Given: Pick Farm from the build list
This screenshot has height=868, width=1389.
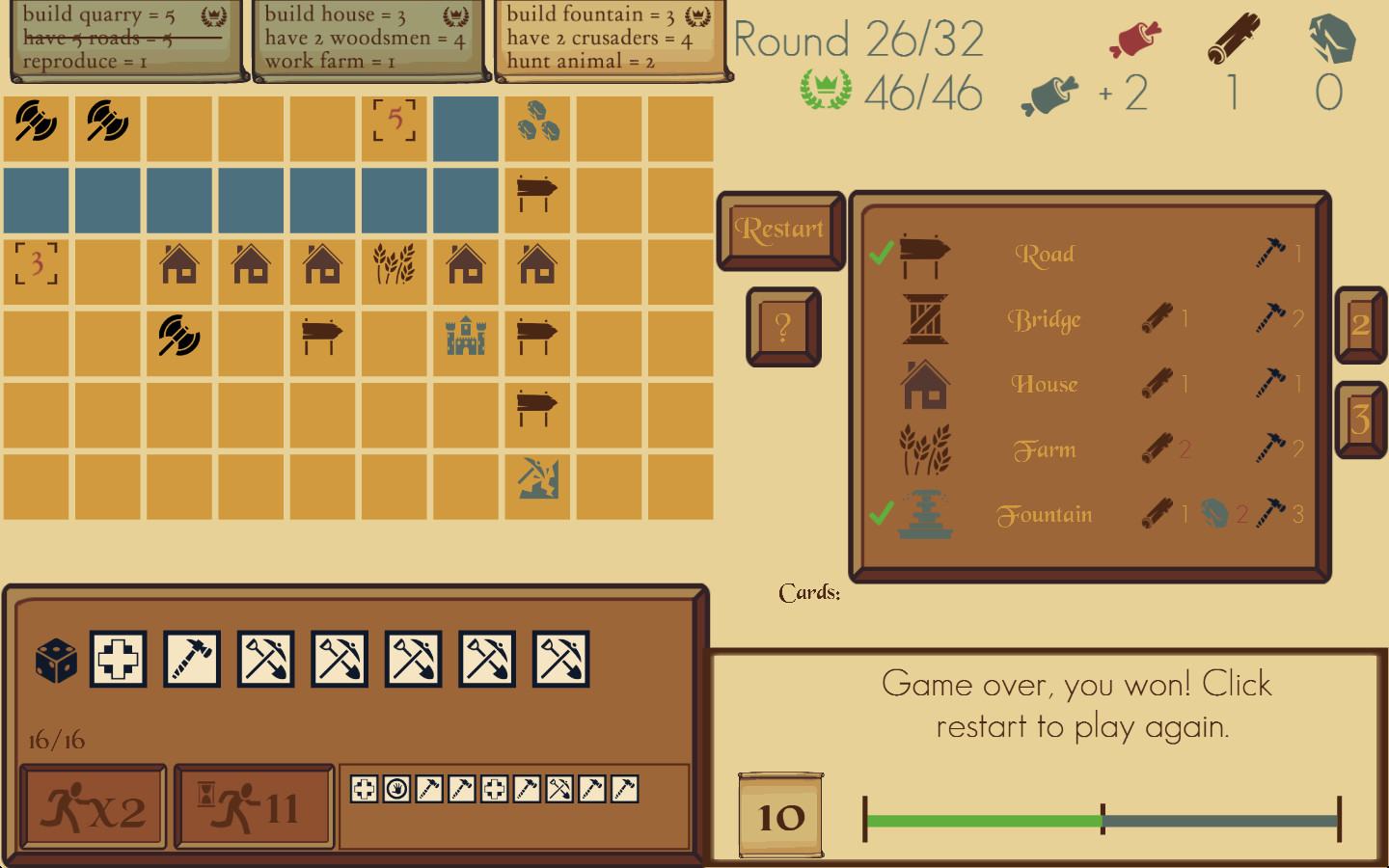Looking at the screenshot, I should (x=1045, y=449).
